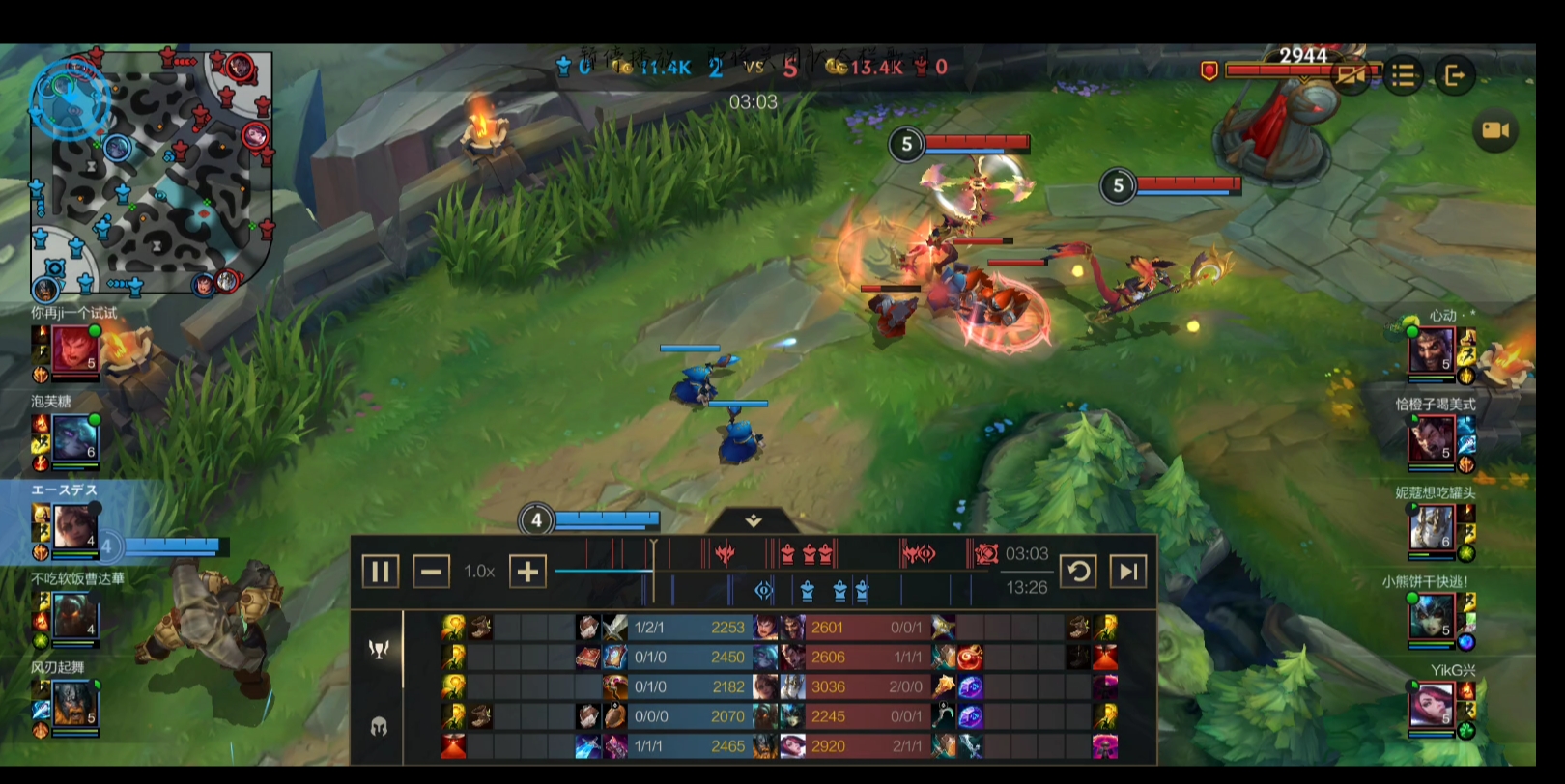Decrease replay speed with the minus button
Viewport: 1565px width, 784px height.
(431, 572)
